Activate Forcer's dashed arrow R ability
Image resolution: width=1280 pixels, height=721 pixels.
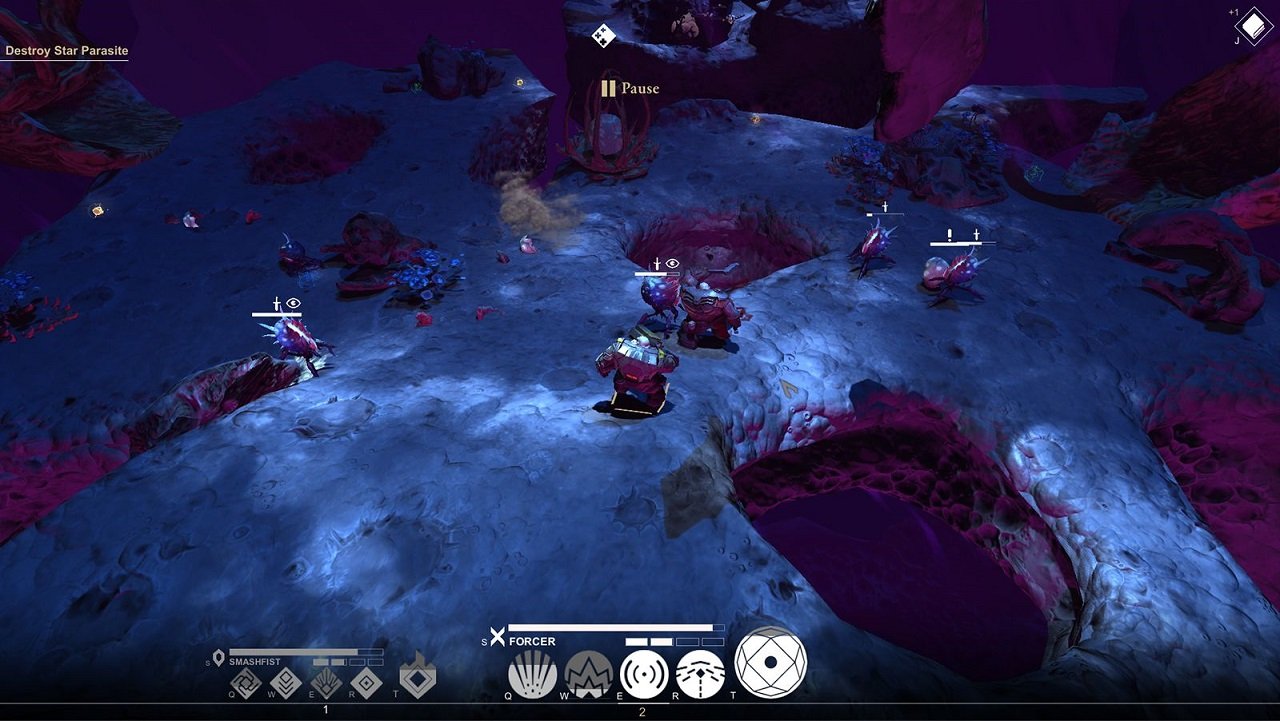coord(700,674)
